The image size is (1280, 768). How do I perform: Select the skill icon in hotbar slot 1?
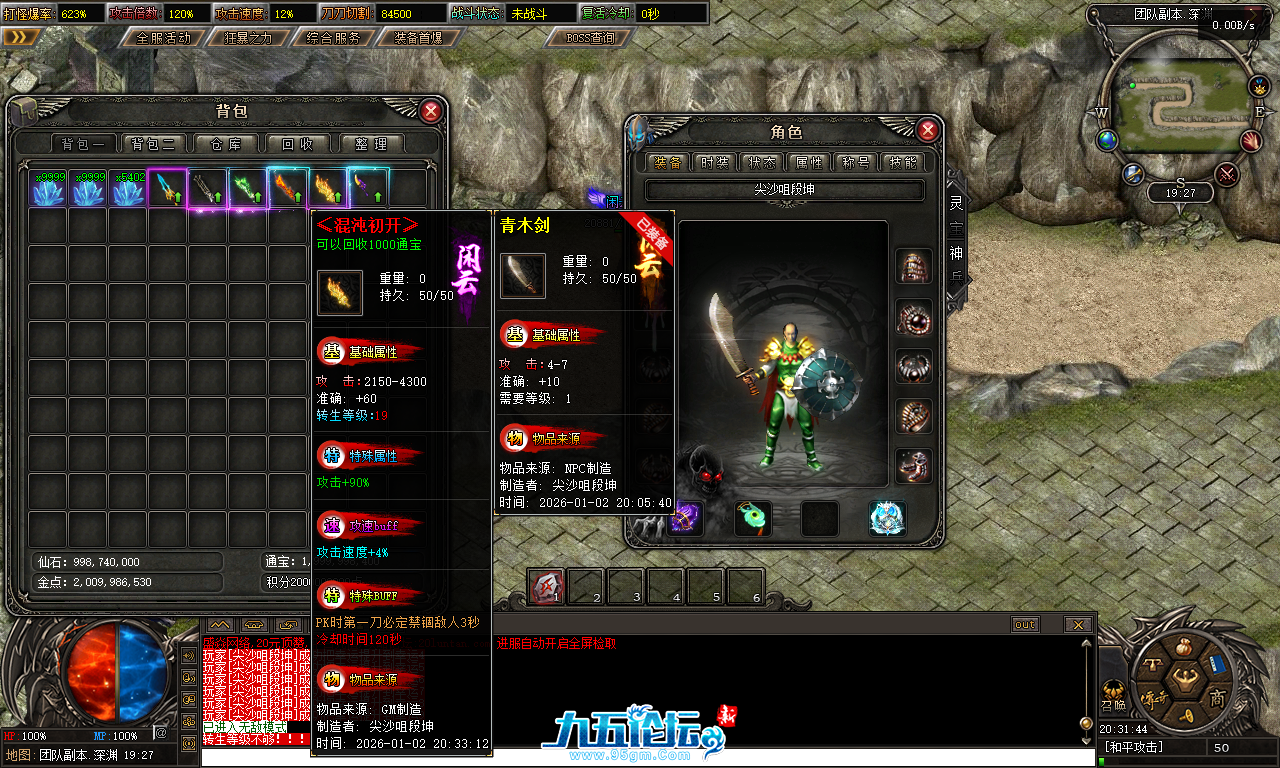[545, 585]
